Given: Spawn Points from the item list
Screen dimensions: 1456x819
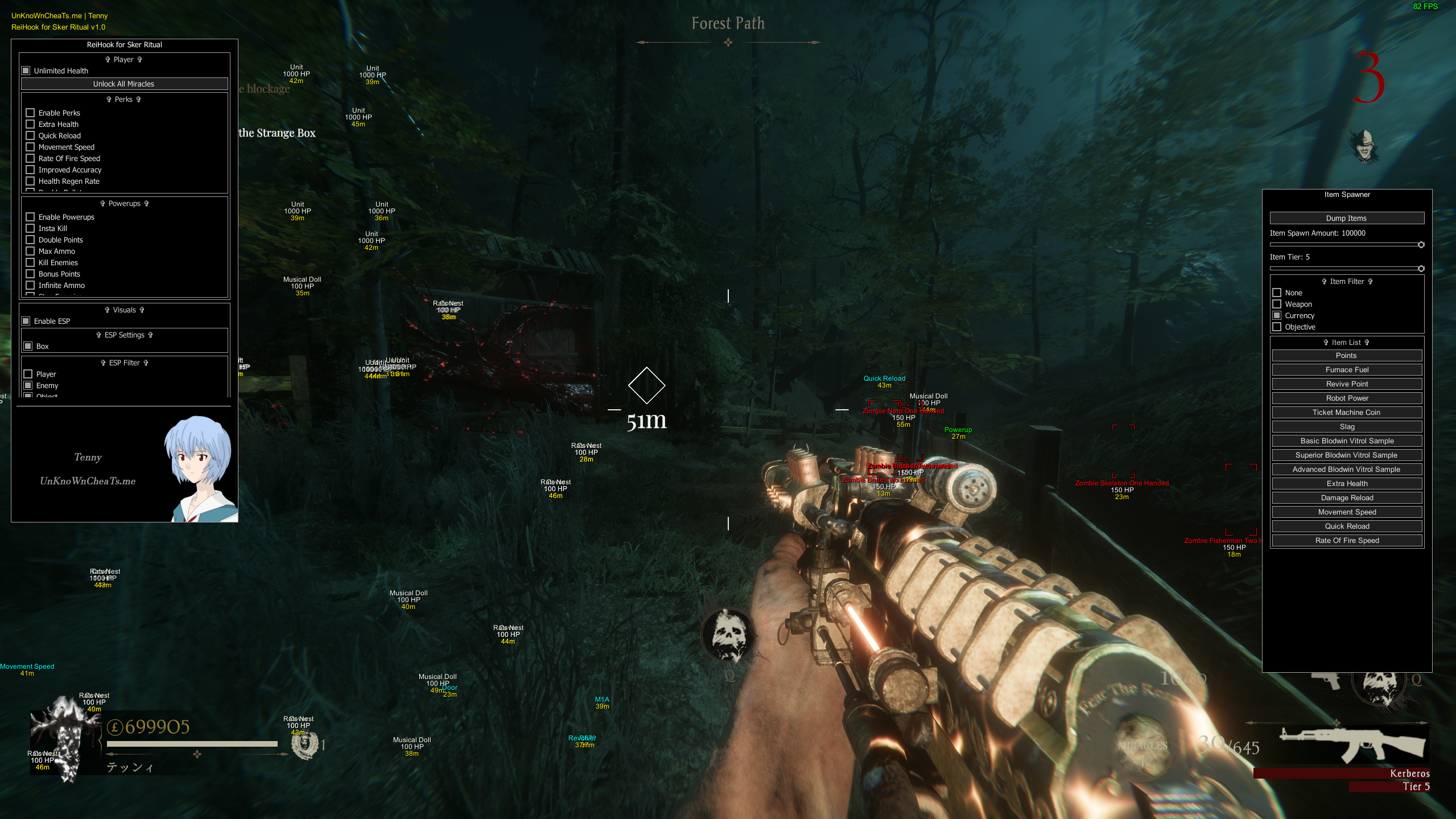Looking at the screenshot, I should pyautogui.click(x=1346, y=355).
